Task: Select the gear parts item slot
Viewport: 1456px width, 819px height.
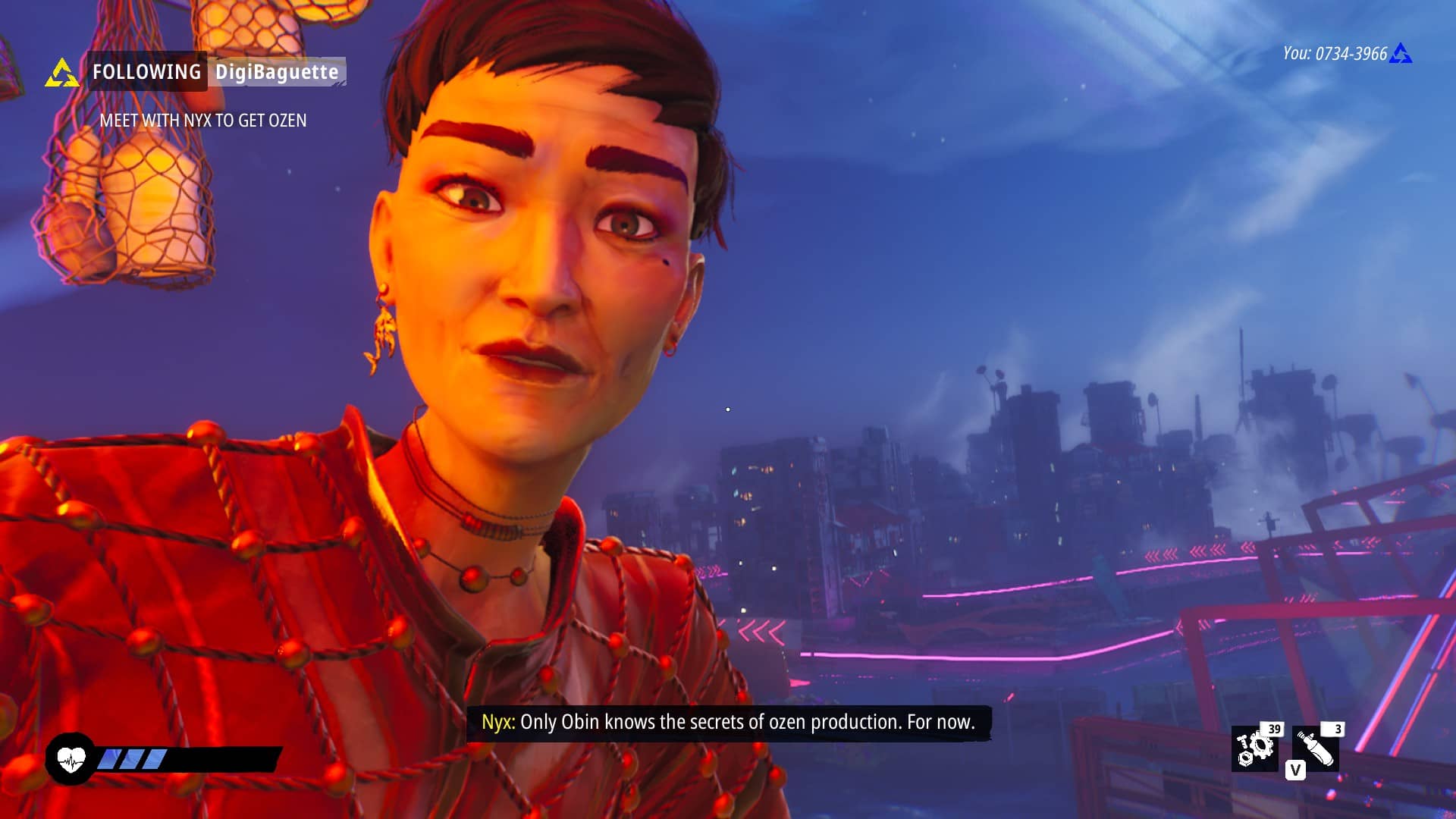Action: click(x=1255, y=748)
